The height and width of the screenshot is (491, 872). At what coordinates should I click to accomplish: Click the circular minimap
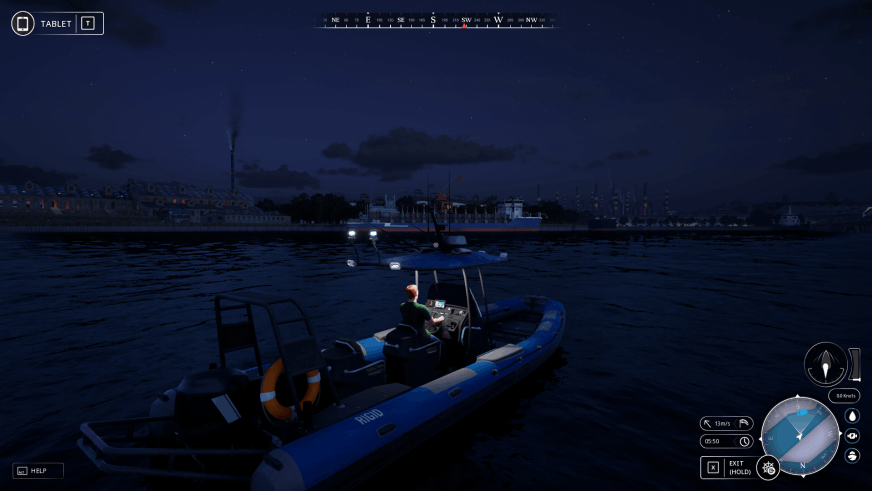(800, 437)
